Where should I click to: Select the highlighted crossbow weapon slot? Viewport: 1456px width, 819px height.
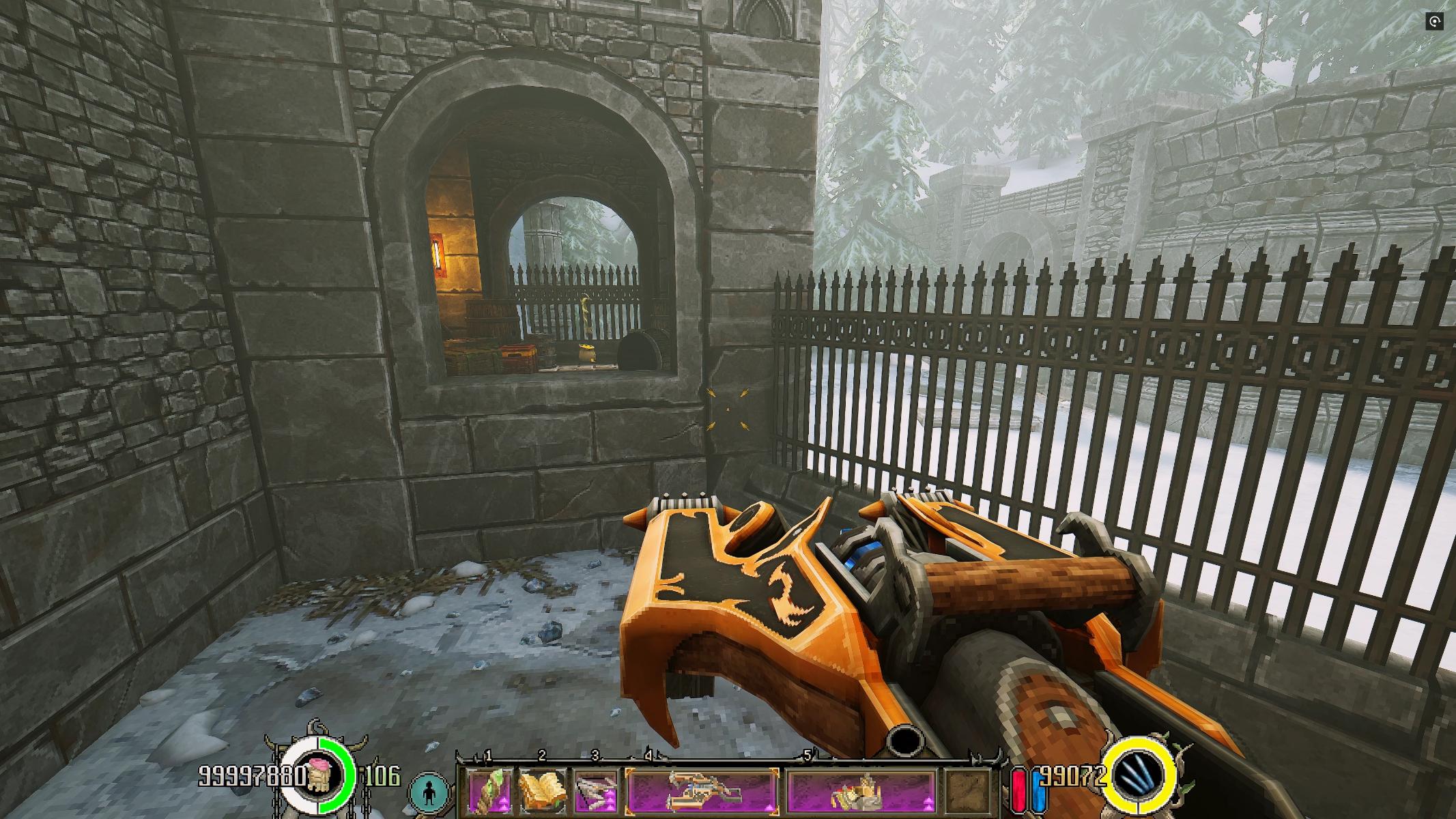click(x=702, y=791)
